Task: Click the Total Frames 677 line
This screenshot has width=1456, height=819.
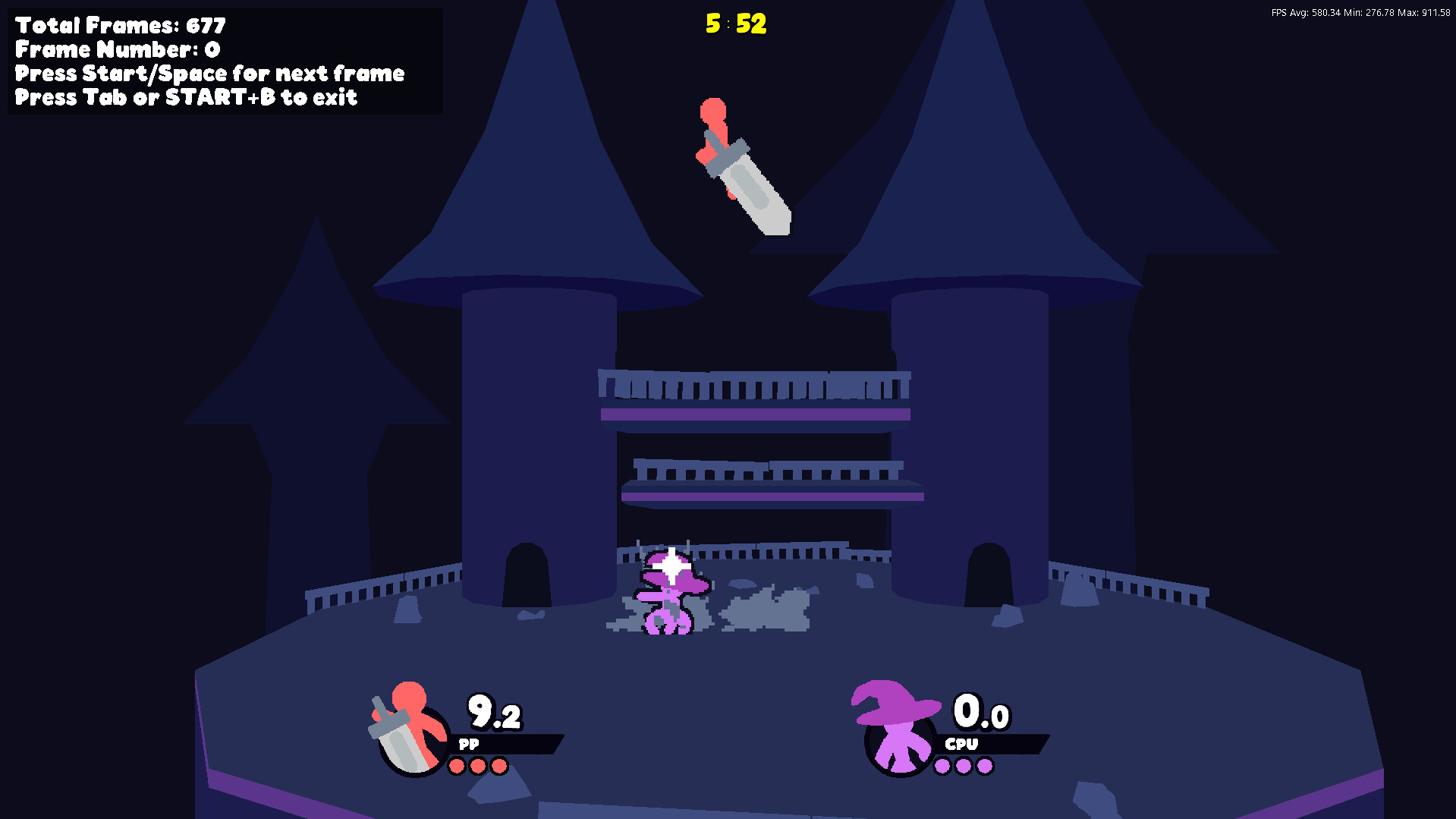Action: pos(118,25)
